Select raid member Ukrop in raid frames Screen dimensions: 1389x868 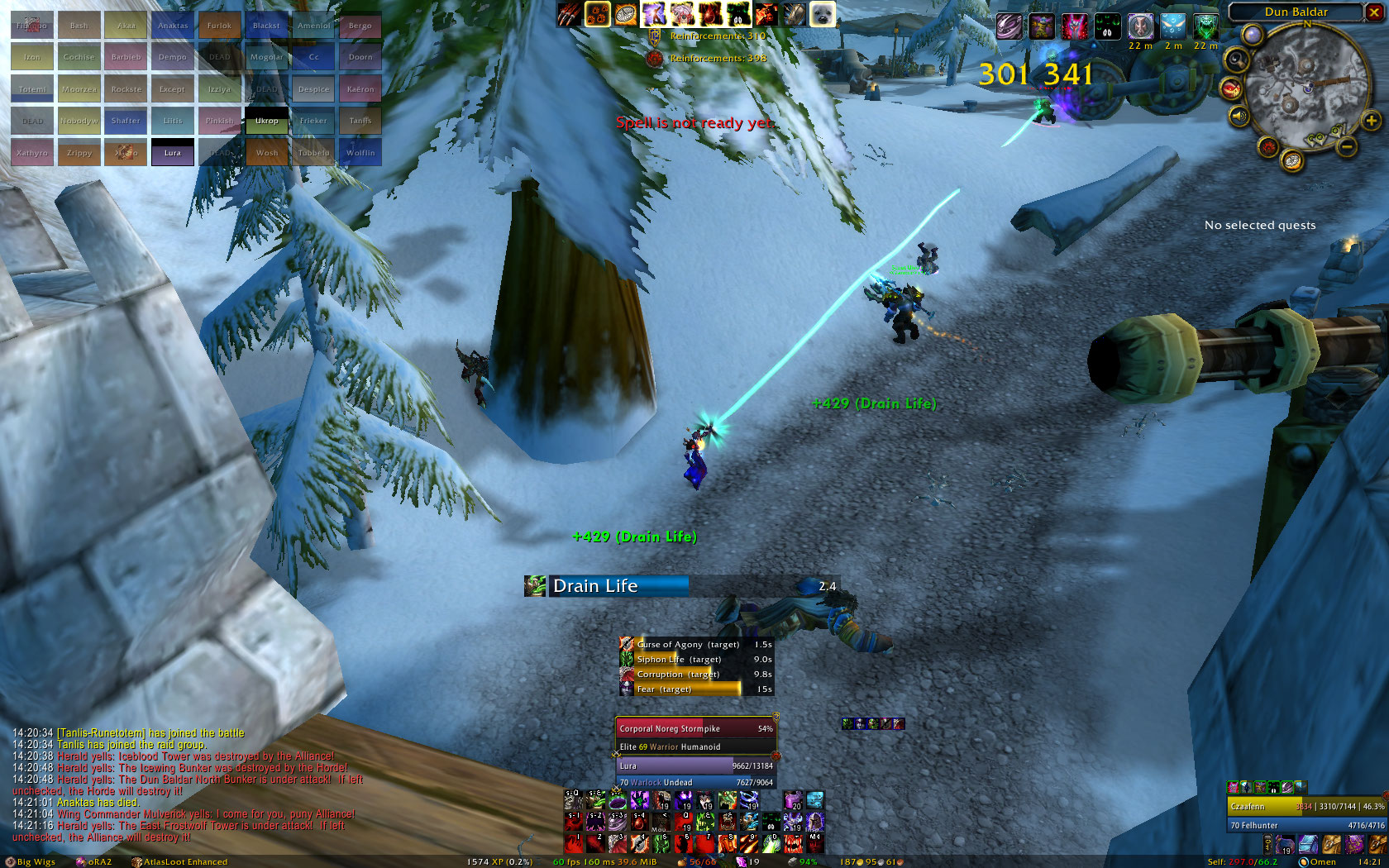[x=266, y=121]
